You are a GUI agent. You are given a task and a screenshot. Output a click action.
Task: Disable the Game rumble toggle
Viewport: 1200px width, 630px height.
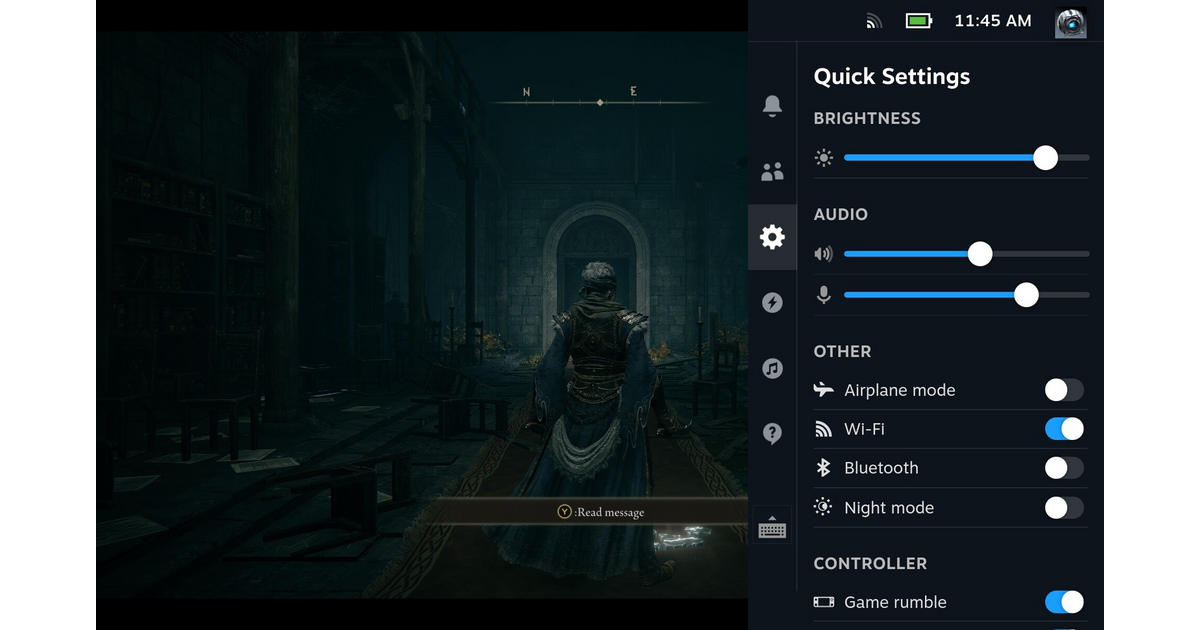[x=1064, y=602]
